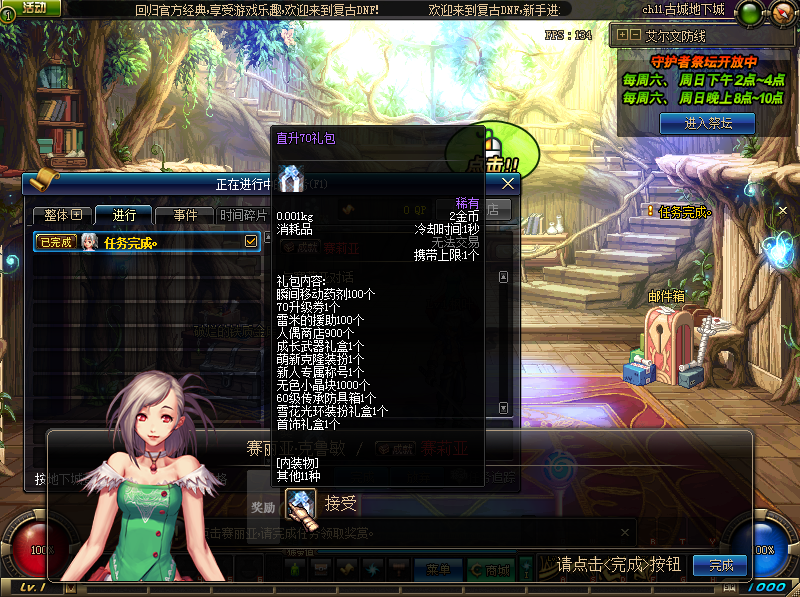Switch to the 整体 quest tab
Viewport: 800px width, 597px height.
(x=62, y=215)
